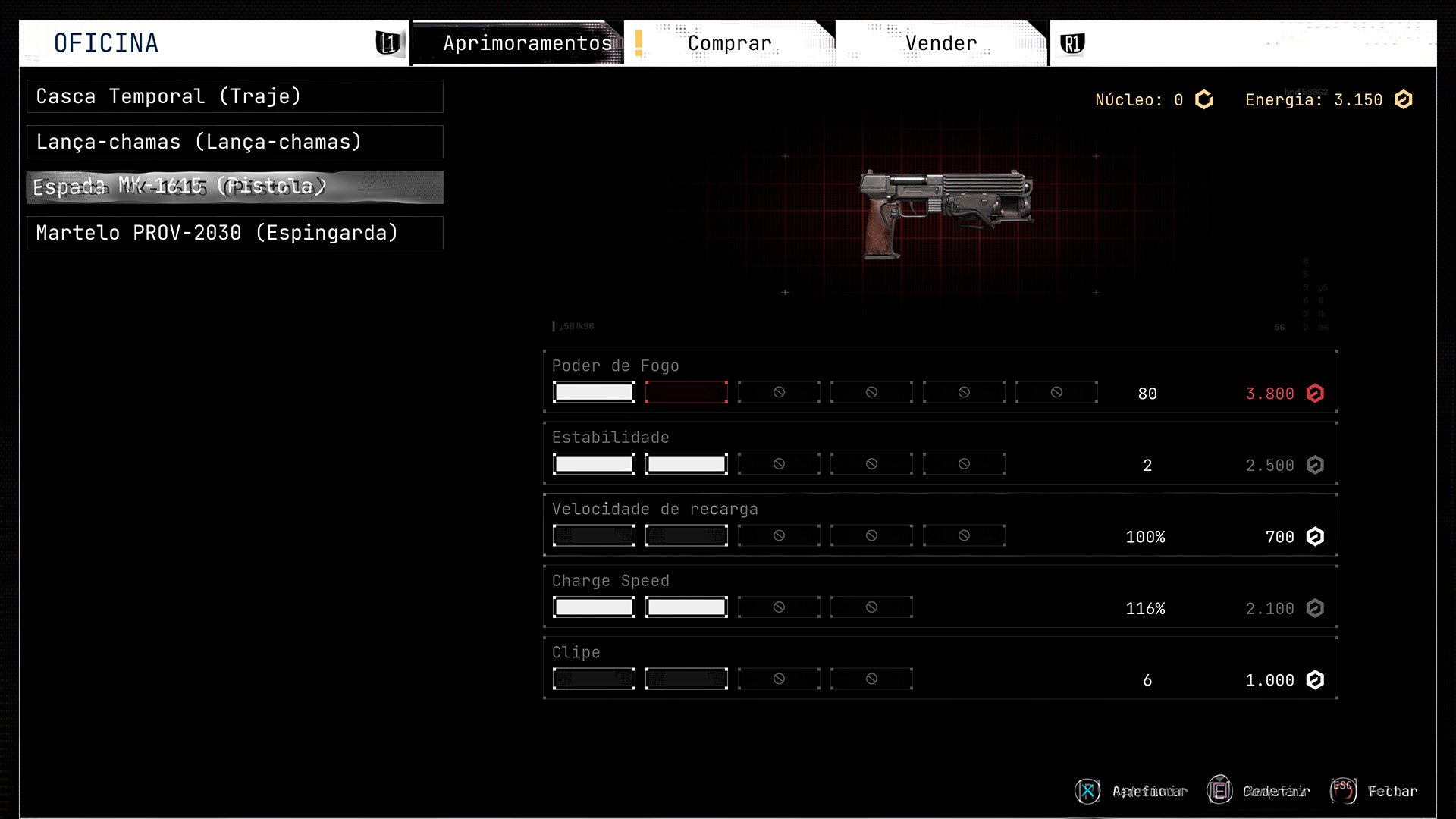Select the Velocidade de recarga upgrade row
This screenshot has height=819, width=1456.
coord(940,525)
